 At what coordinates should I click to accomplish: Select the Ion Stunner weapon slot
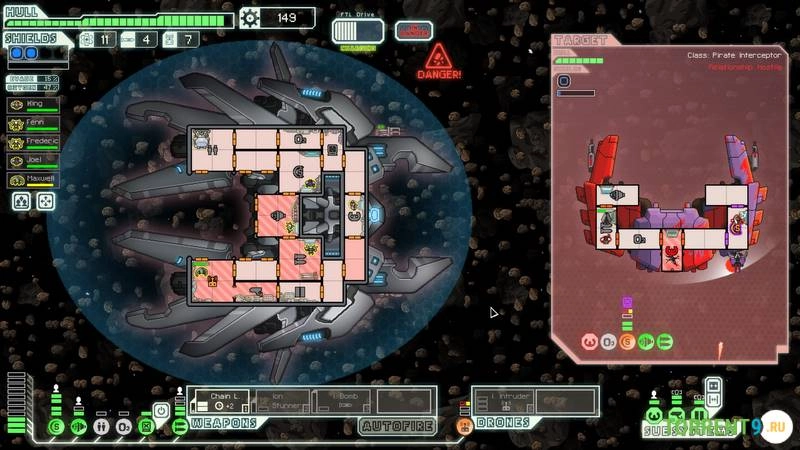pyautogui.click(x=280, y=400)
